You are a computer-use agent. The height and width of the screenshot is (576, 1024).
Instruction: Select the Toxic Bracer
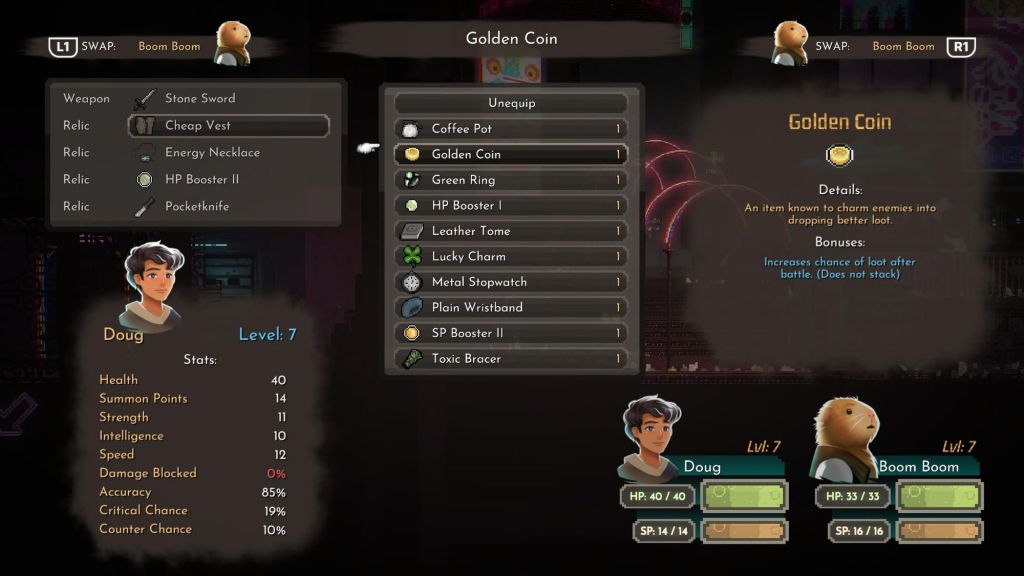(x=511, y=358)
